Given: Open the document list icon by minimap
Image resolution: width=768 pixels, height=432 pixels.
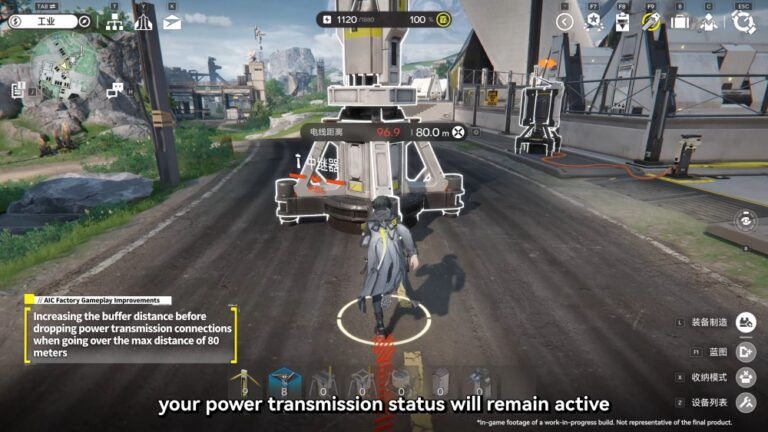Looking at the screenshot, I should click(18, 90).
